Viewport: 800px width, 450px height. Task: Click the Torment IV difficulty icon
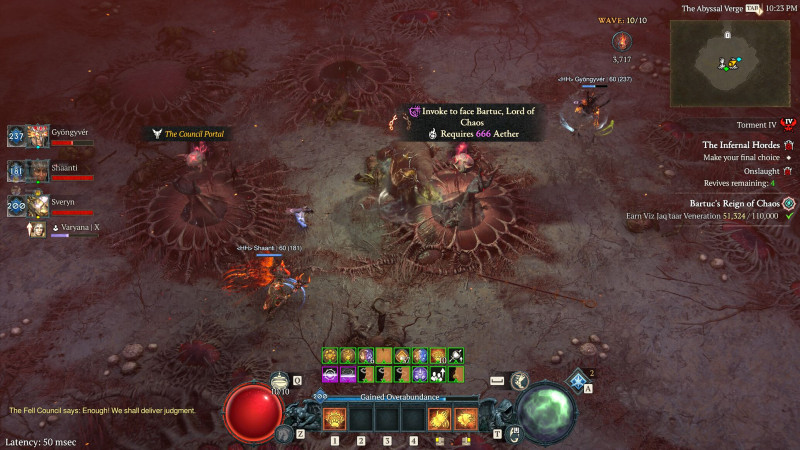click(x=787, y=124)
